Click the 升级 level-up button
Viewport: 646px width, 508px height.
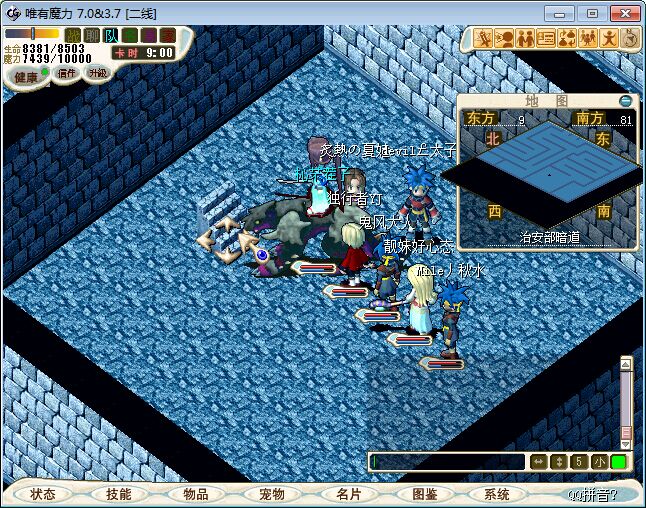(97, 73)
